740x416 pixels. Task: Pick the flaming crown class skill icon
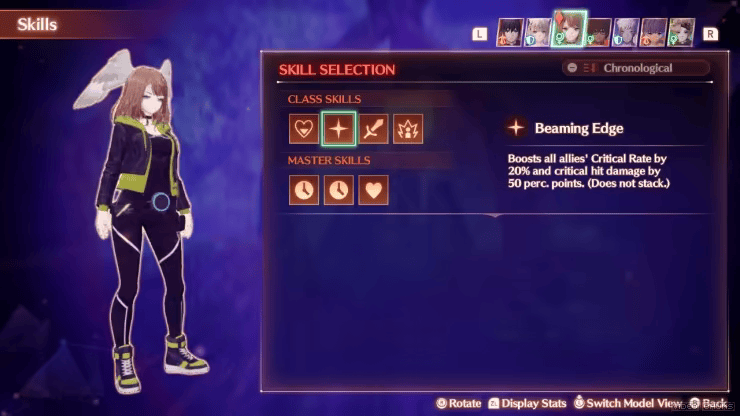408,128
